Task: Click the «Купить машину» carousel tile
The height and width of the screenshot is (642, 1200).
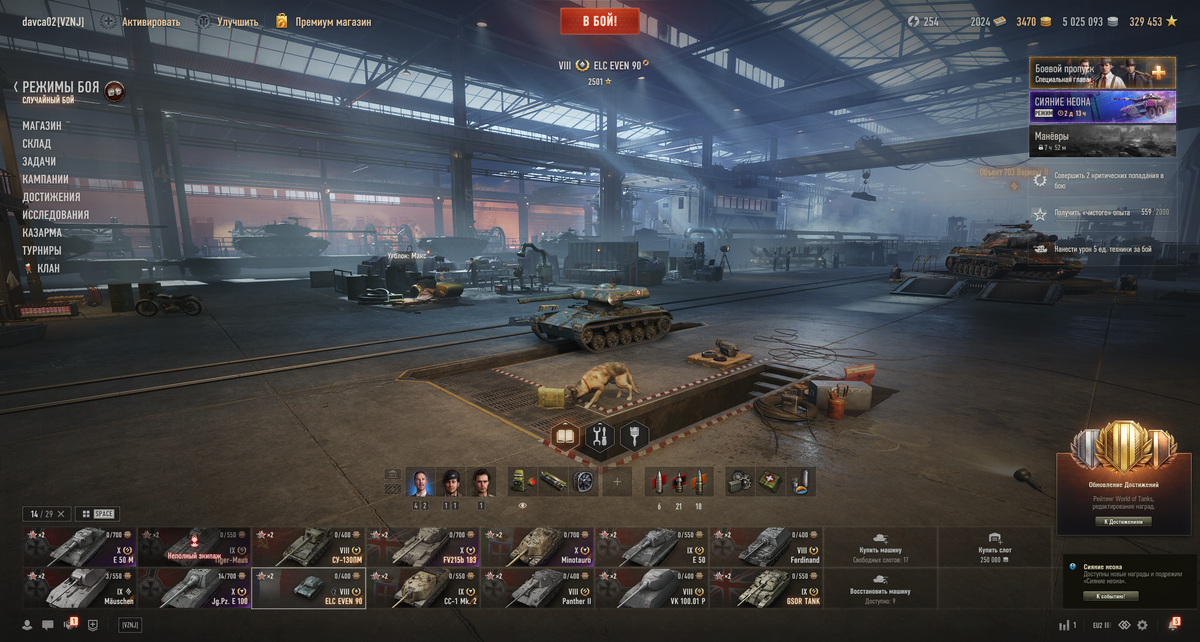Action: 880,547
